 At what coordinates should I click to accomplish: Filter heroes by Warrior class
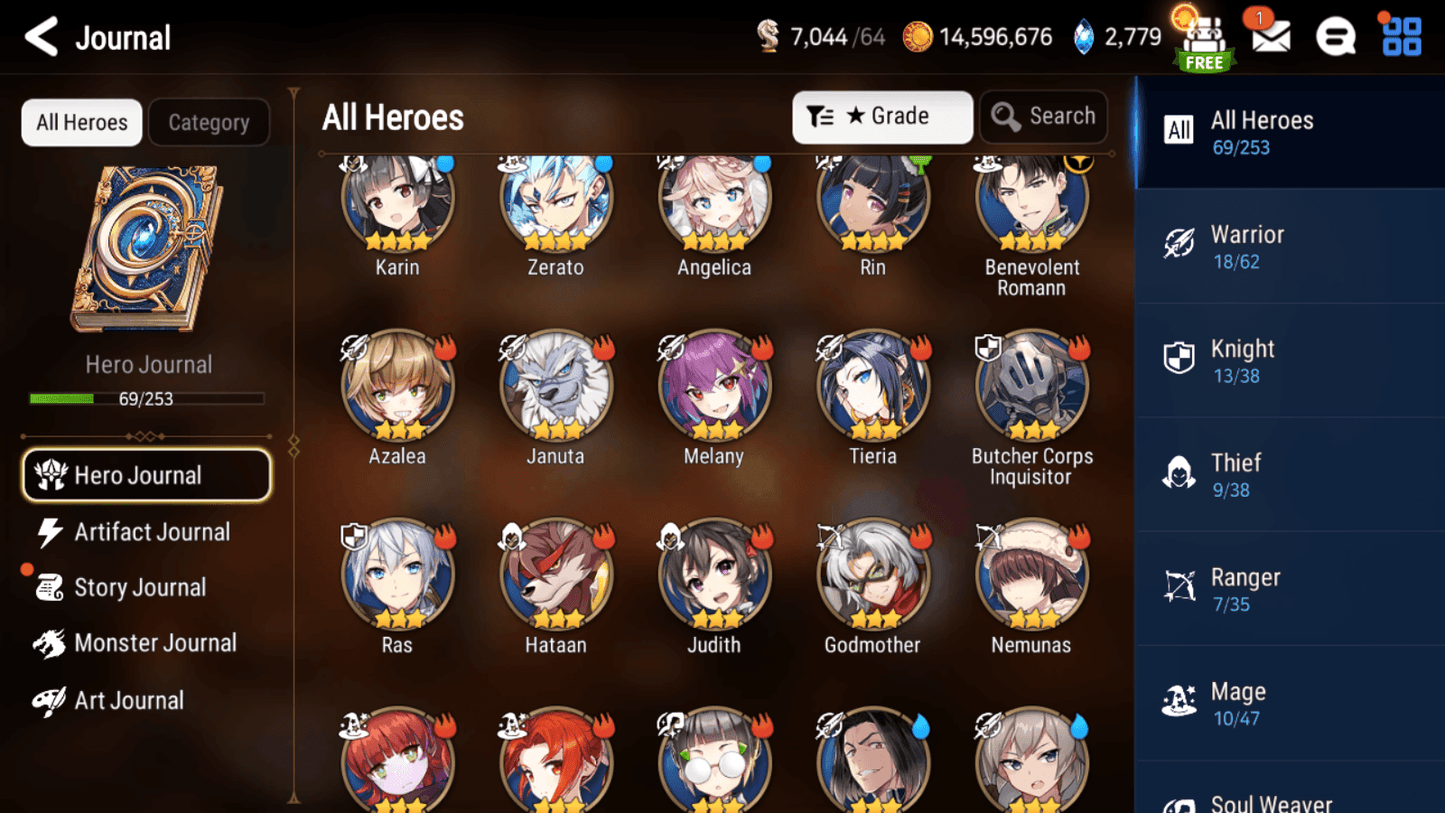(x=1289, y=244)
